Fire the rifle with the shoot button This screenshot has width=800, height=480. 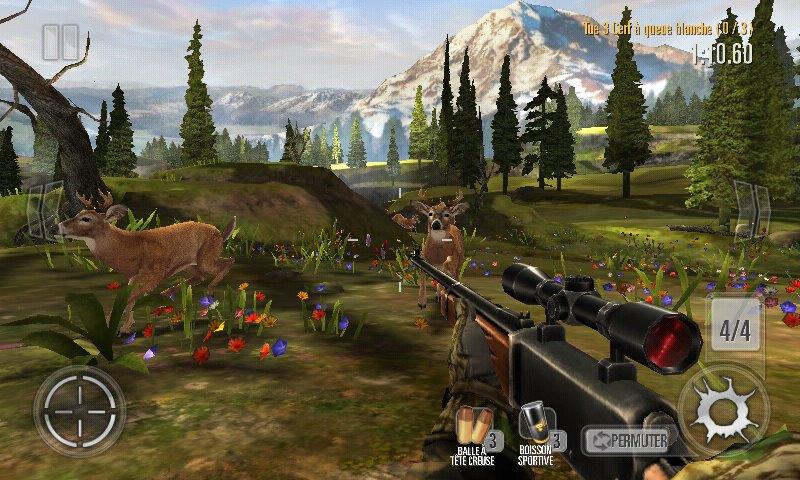(723, 410)
